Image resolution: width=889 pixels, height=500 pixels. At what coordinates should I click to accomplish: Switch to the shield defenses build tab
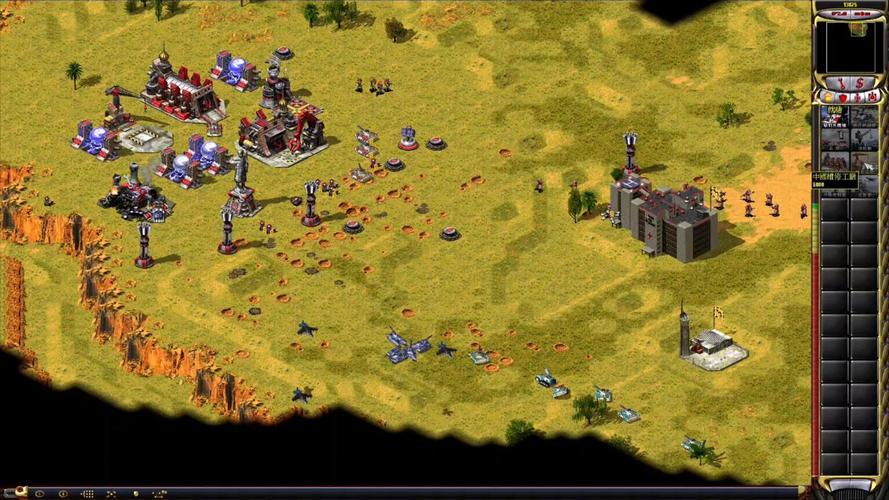tap(842, 97)
